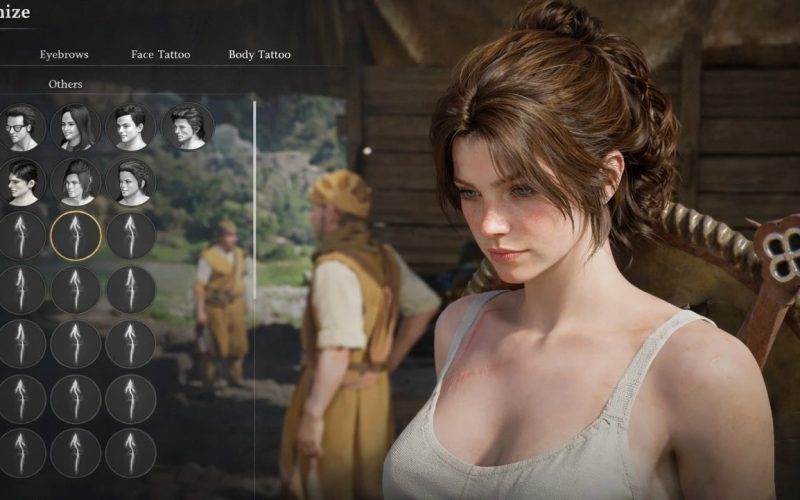Open the Others category
800x500 pixels.
click(x=65, y=84)
